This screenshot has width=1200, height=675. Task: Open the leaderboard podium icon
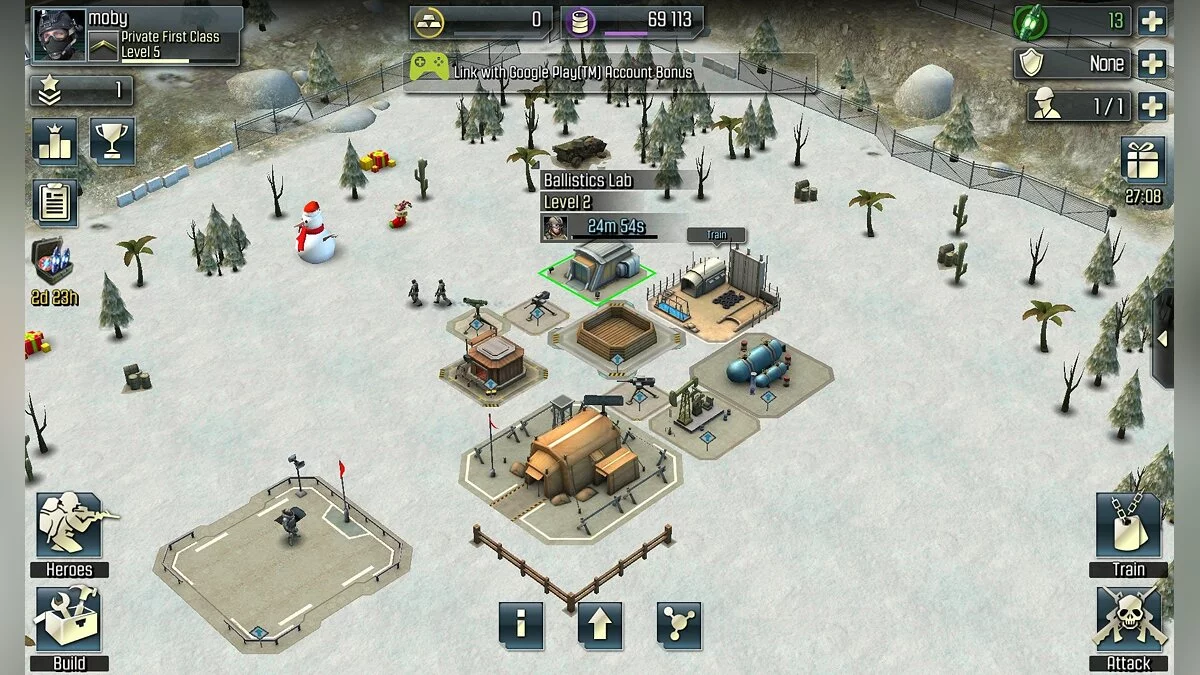pyautogui.click(x=55, y=141)
